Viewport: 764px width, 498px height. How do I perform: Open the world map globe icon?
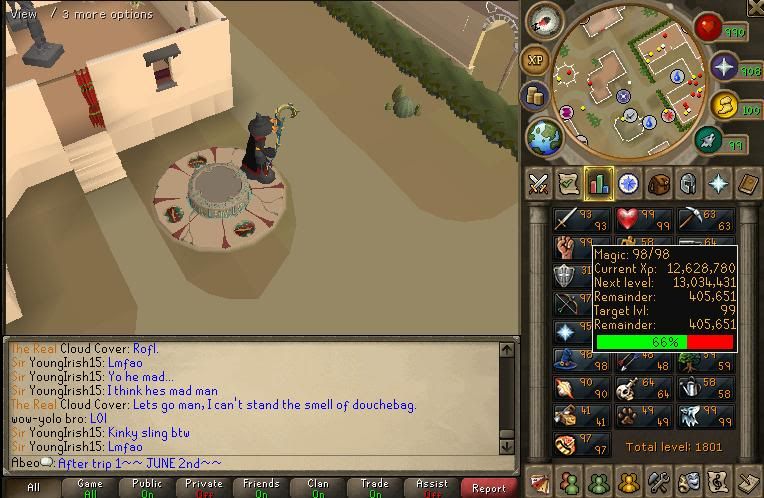[544, 137]
